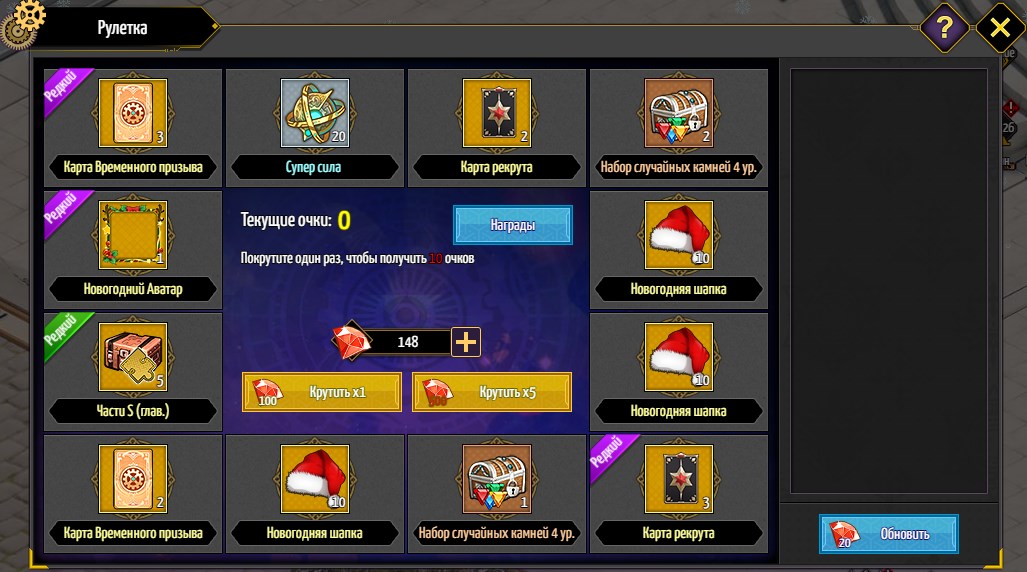Spin once with Крутить x1

coord(322,392)
